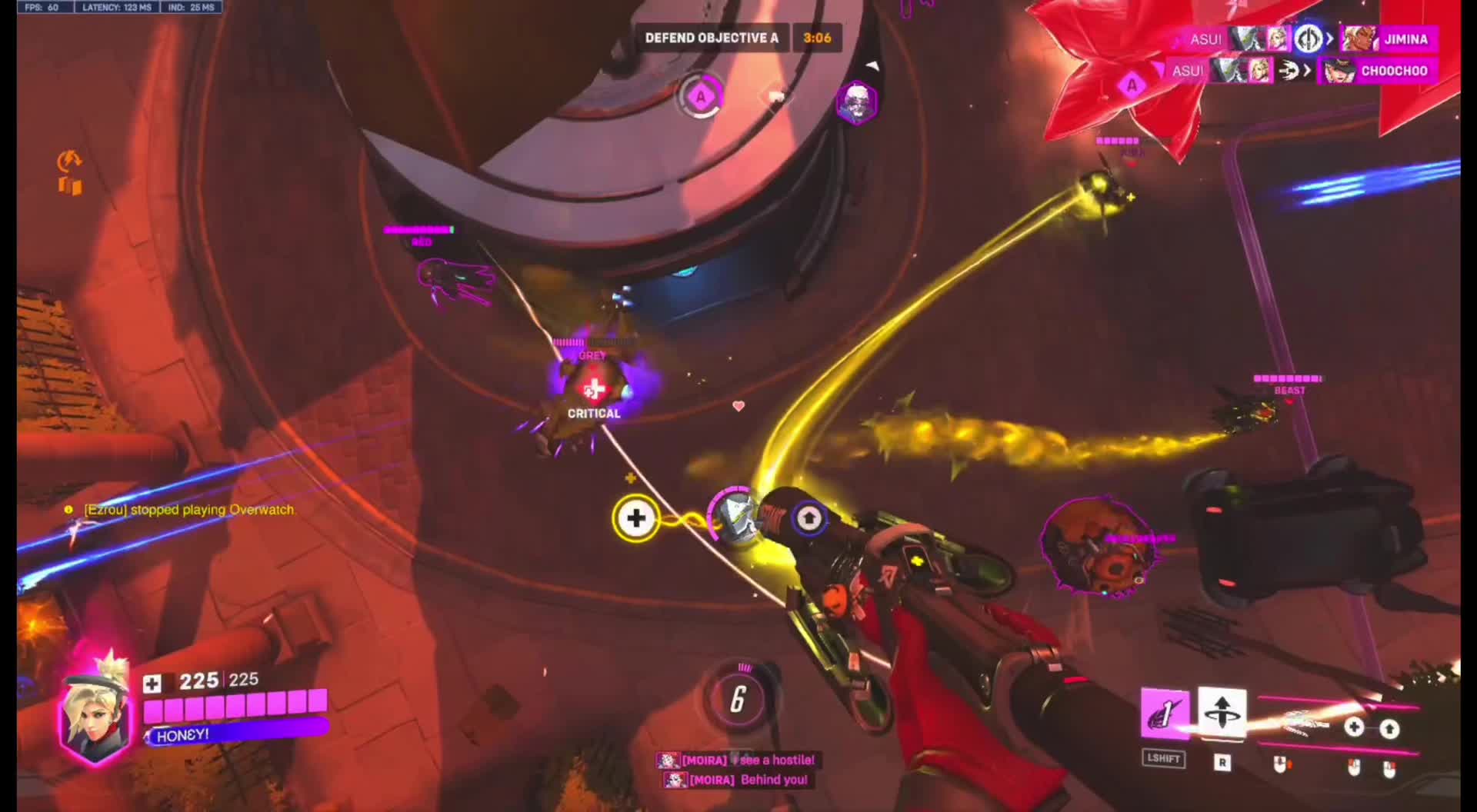Click the Genji beam target portrait

pos(735,514)
